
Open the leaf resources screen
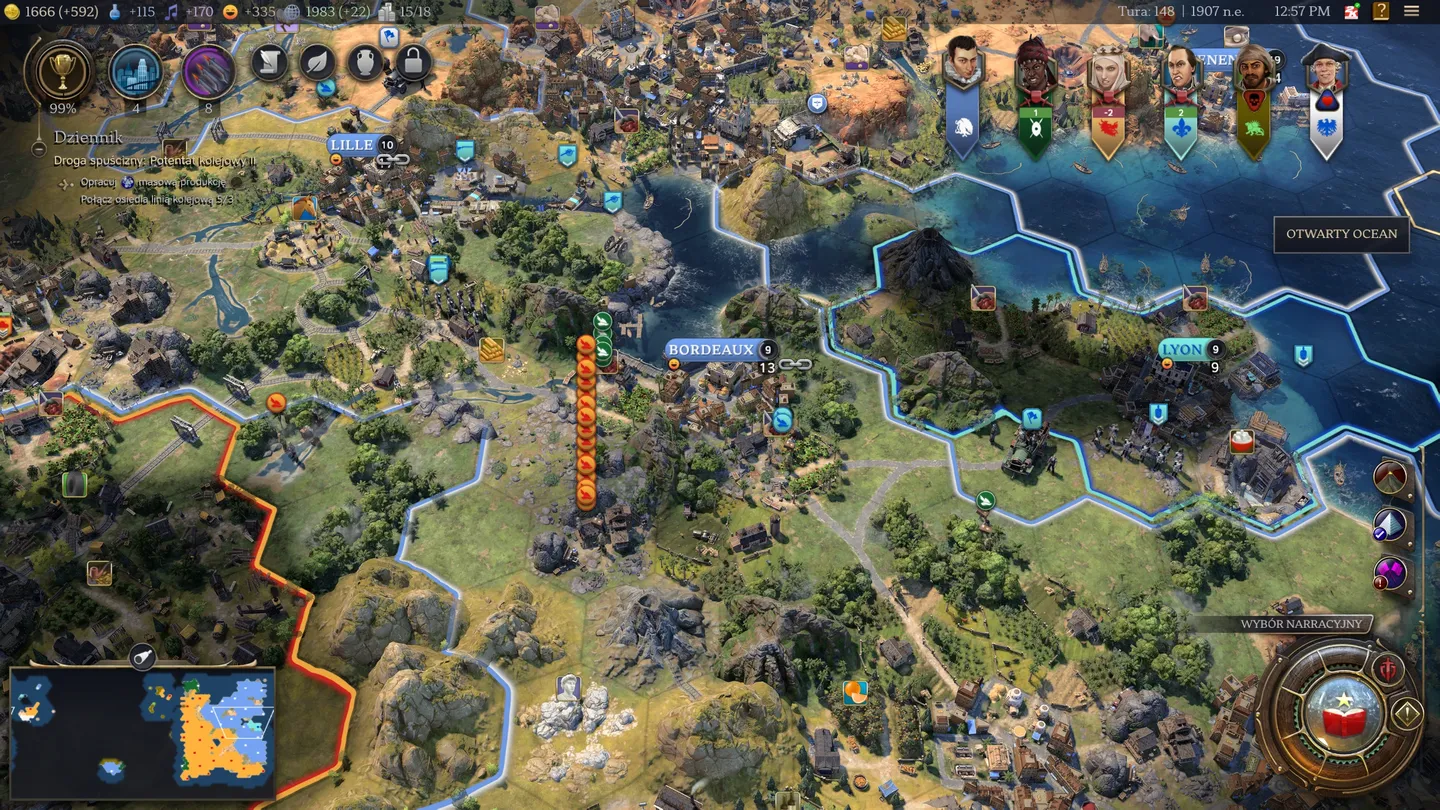click(317, 62)
